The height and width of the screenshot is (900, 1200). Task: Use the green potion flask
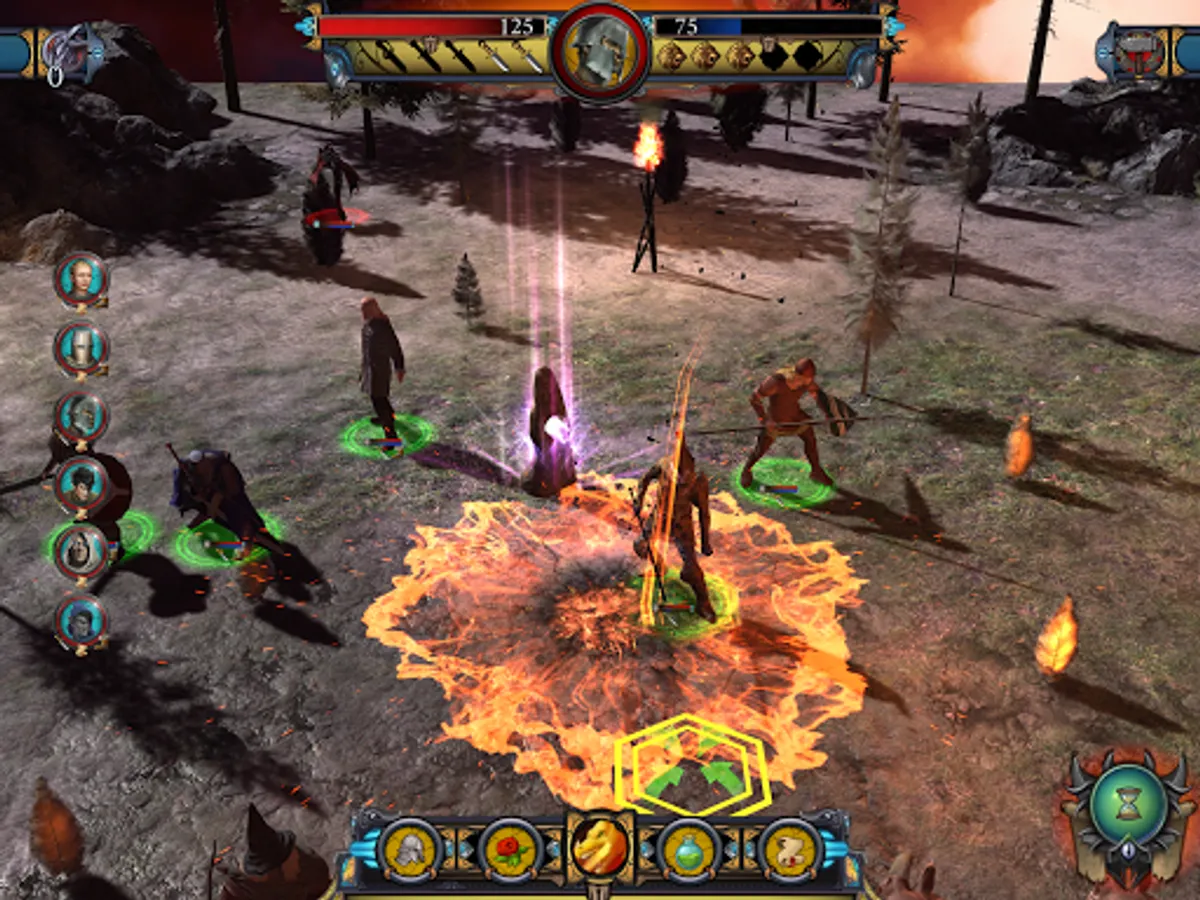pyautogui.click(x=690, y=849)
